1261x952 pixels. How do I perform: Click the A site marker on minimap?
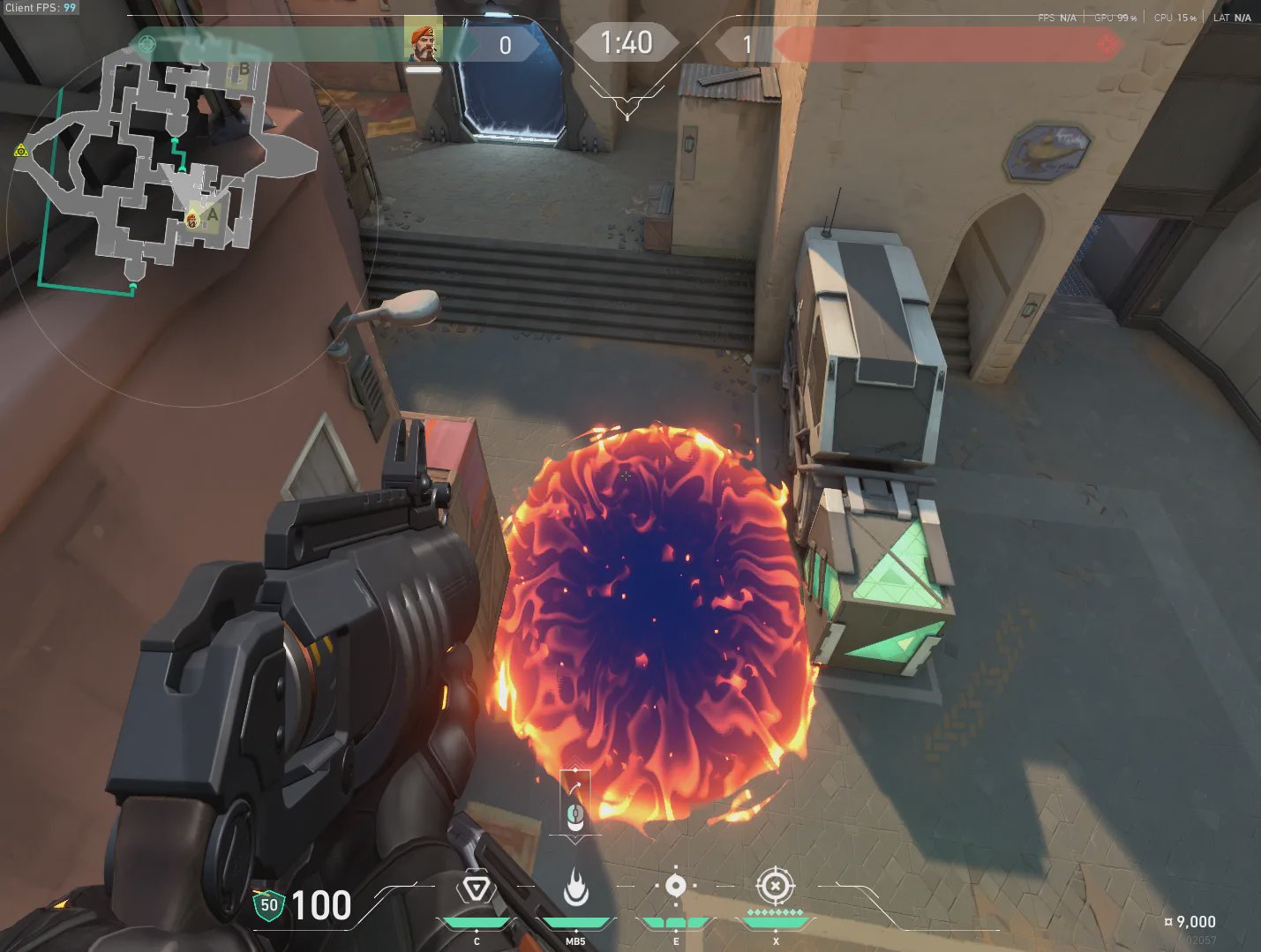pyautogui.click(x=212, y=214)
